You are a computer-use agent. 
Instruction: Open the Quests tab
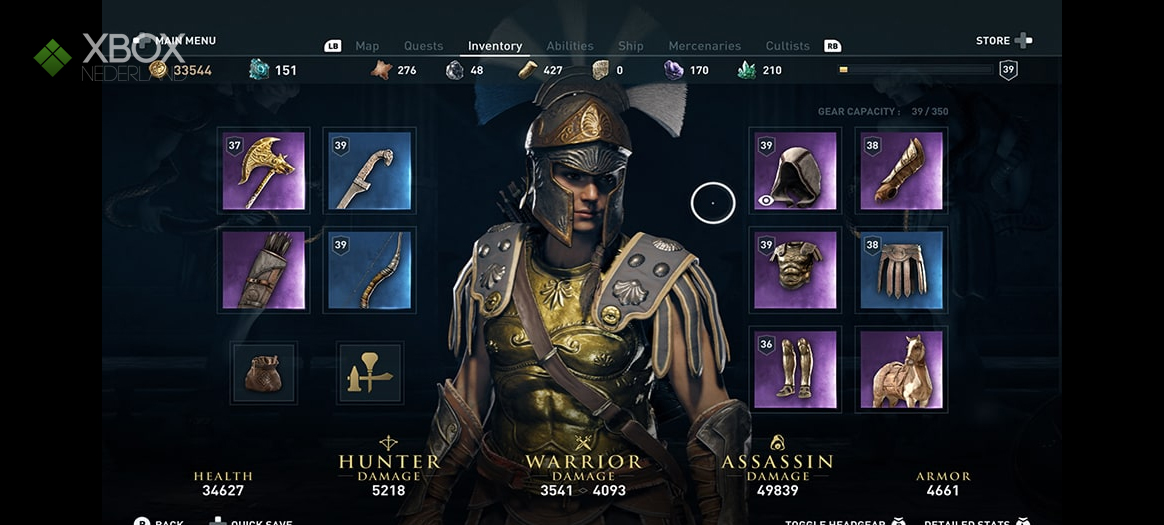423,46
